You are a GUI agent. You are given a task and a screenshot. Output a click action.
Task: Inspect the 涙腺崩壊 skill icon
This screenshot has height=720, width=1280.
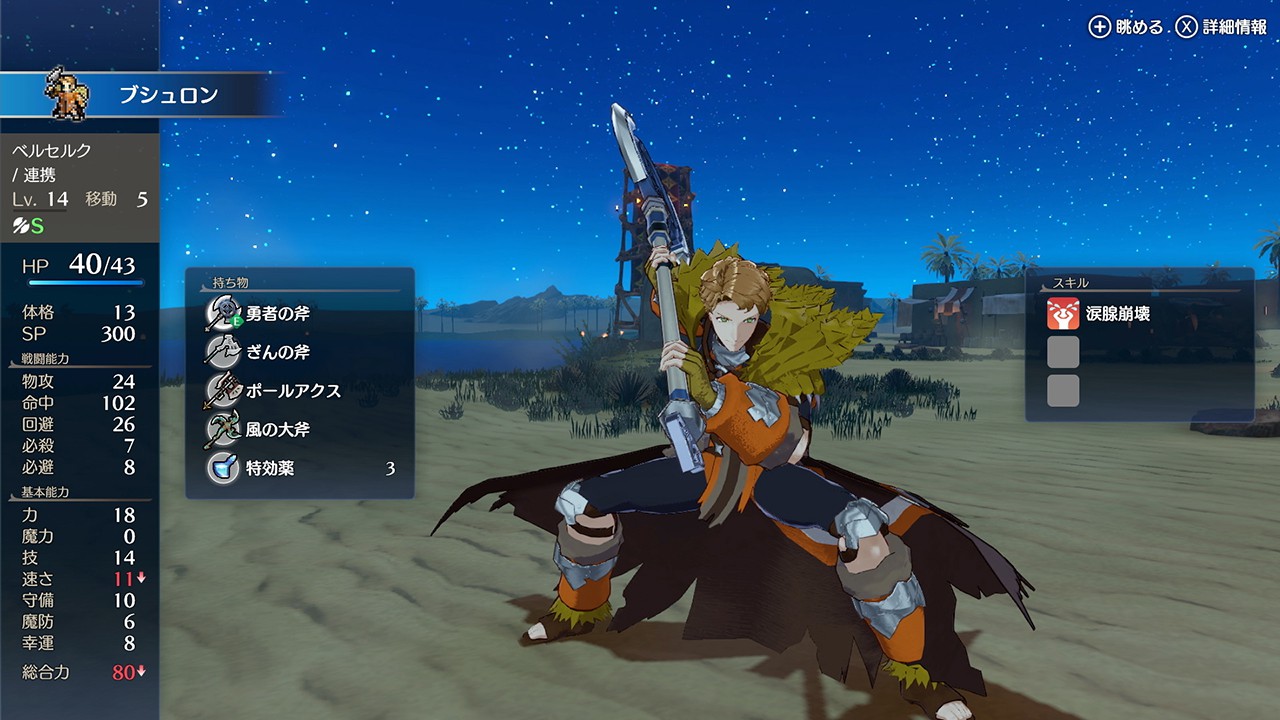click(x=1063, y=314)
